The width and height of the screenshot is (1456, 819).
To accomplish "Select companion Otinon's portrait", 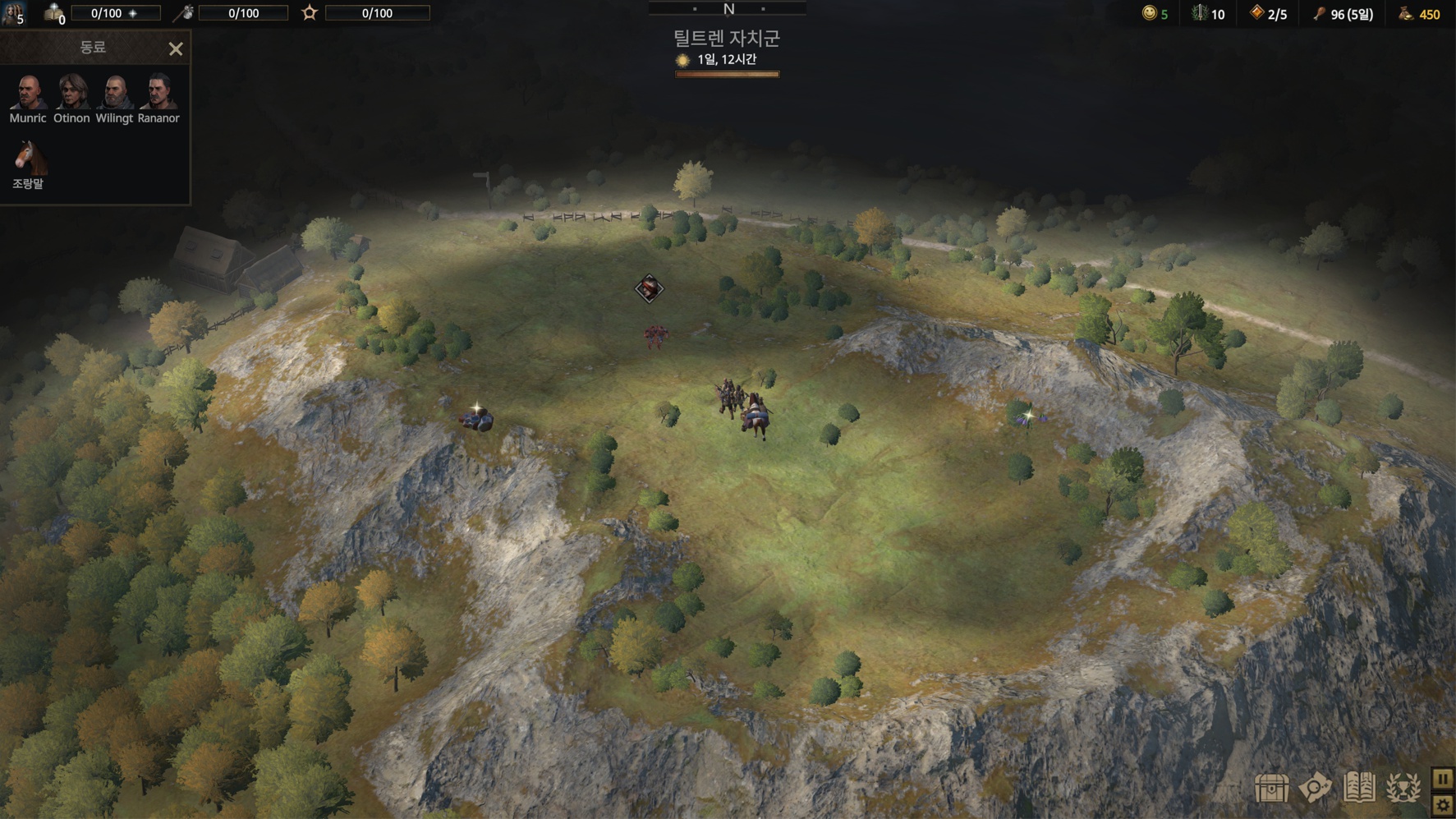I will 72,92.
